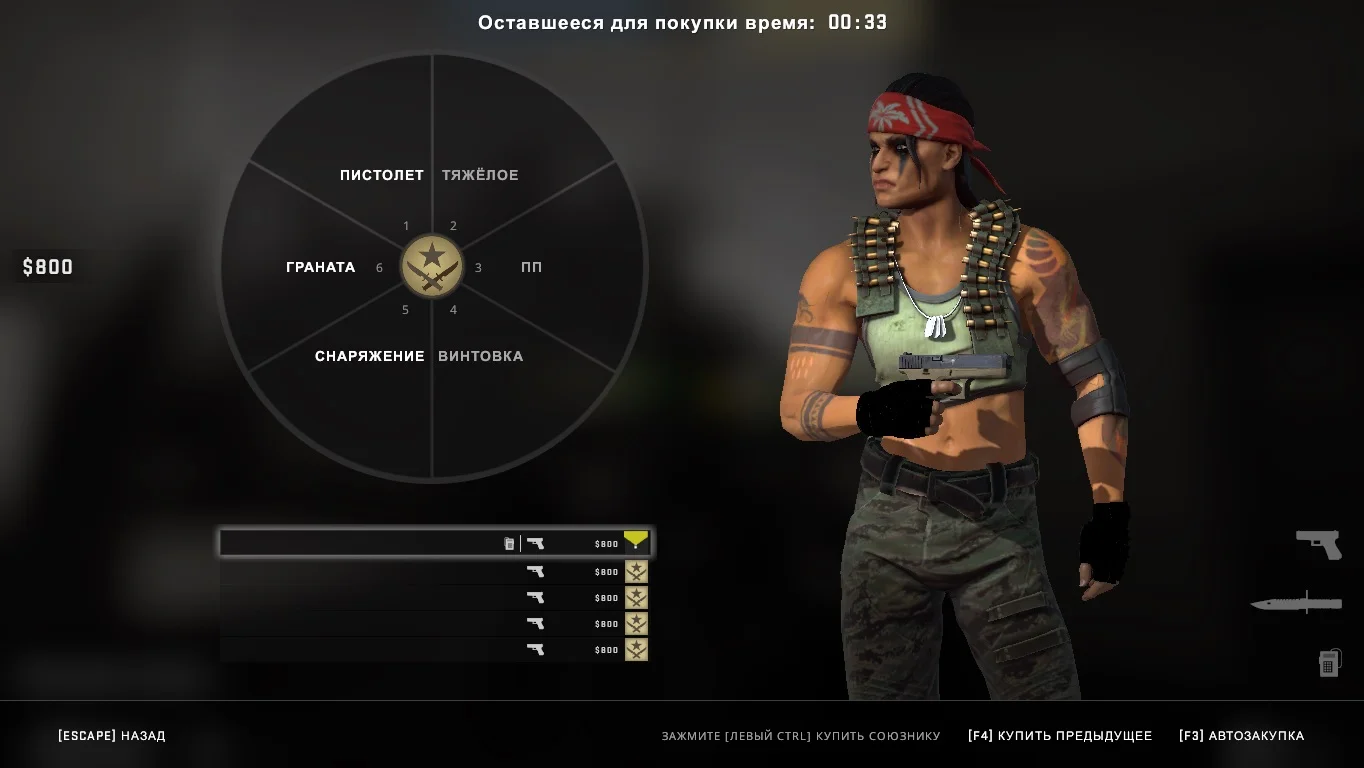
Task: Select the Снаряжение gear category
Action: [369, 356]
